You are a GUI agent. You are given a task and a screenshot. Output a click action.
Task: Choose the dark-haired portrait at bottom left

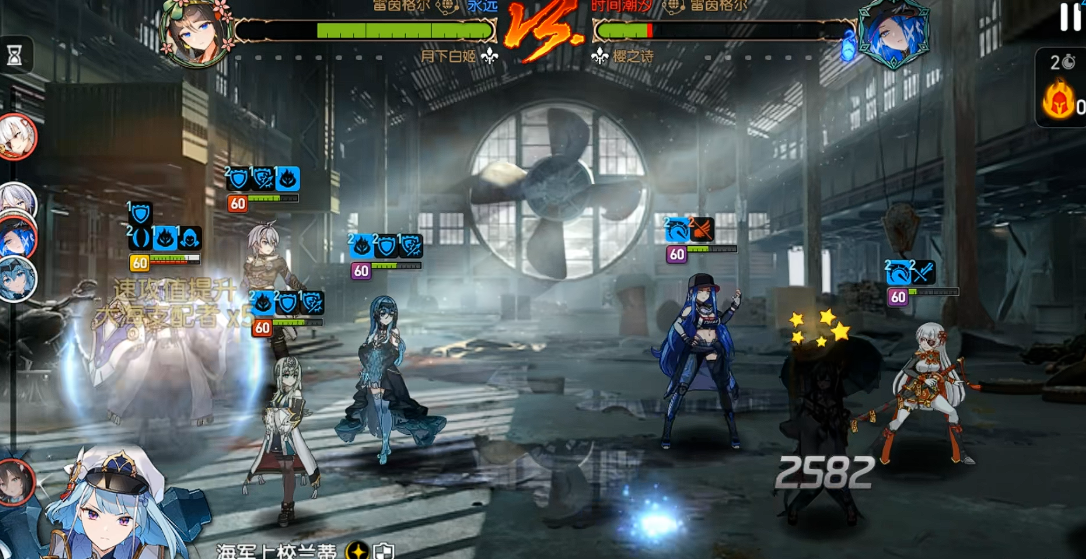15,482
